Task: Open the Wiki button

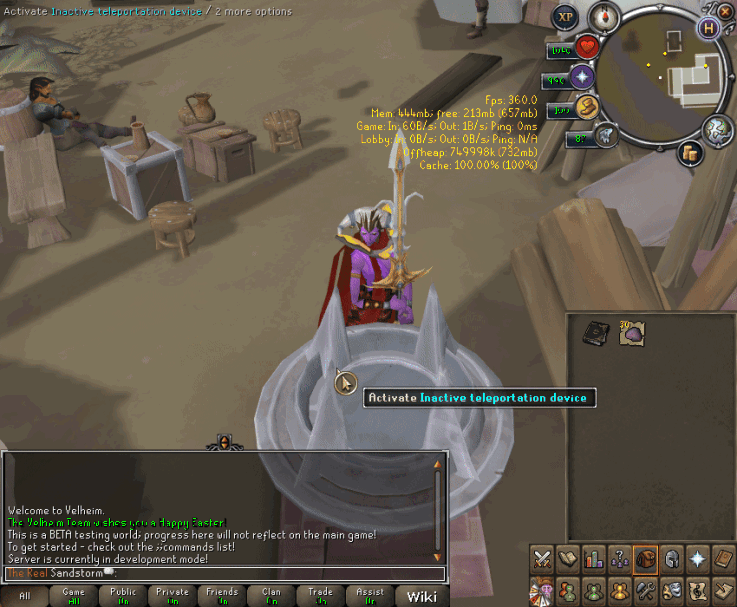Action: pos(421,596)
